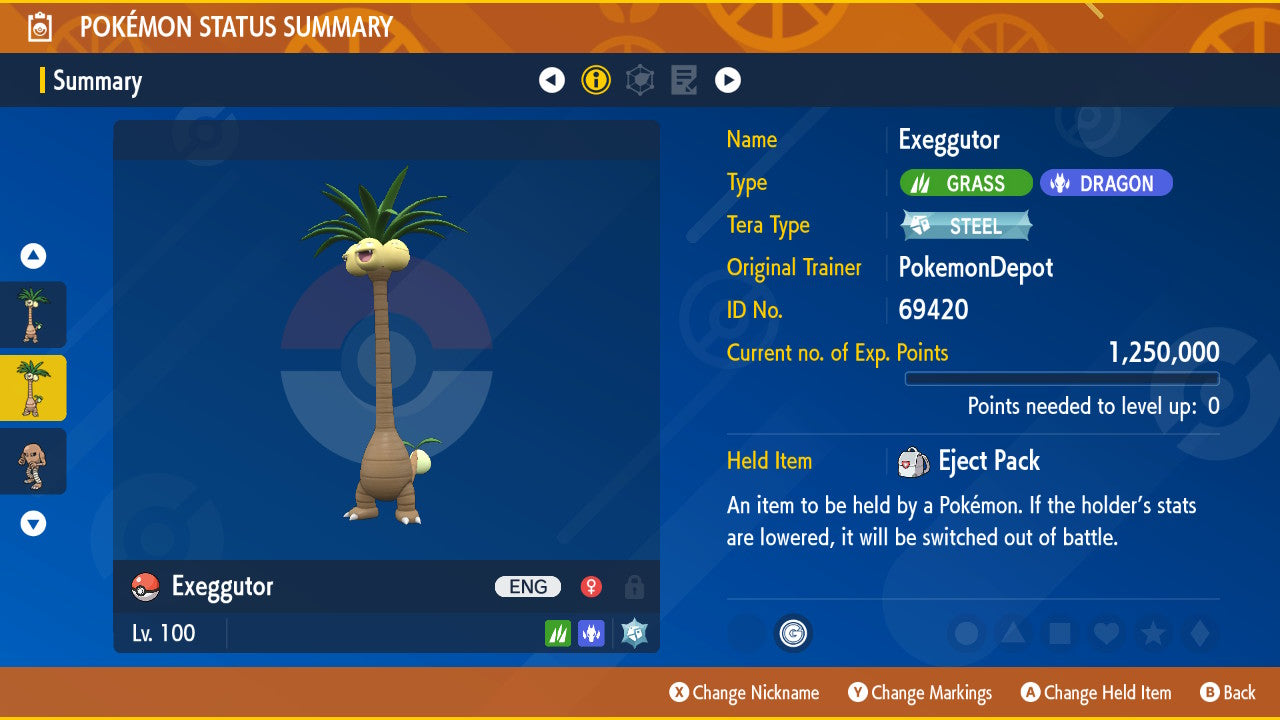The height and width of the screenshot is (720, 1280).
Task: Click the Steel Tera Type badge
Action: pos(966,226)
